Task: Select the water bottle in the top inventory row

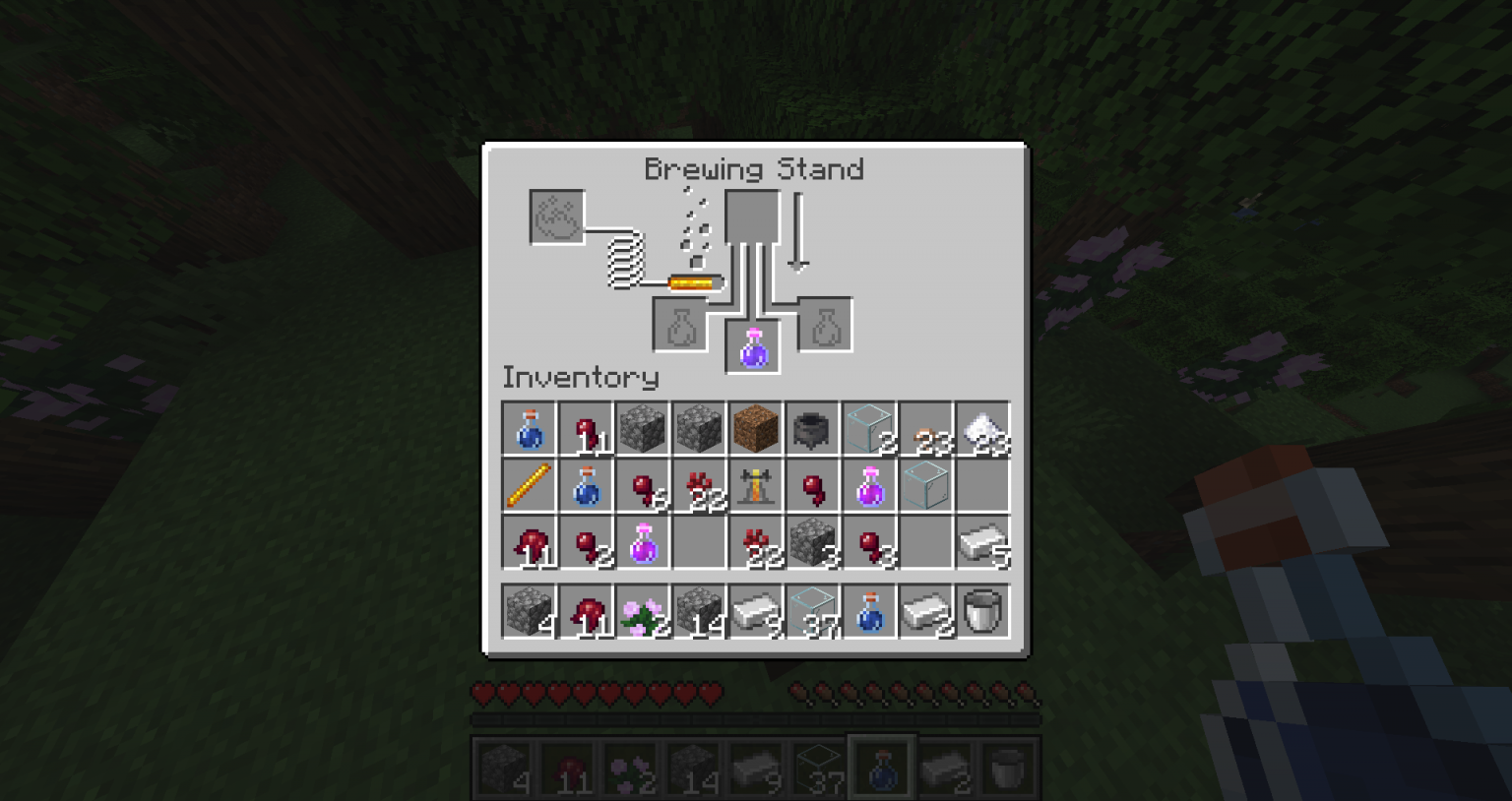Action: 529,428
